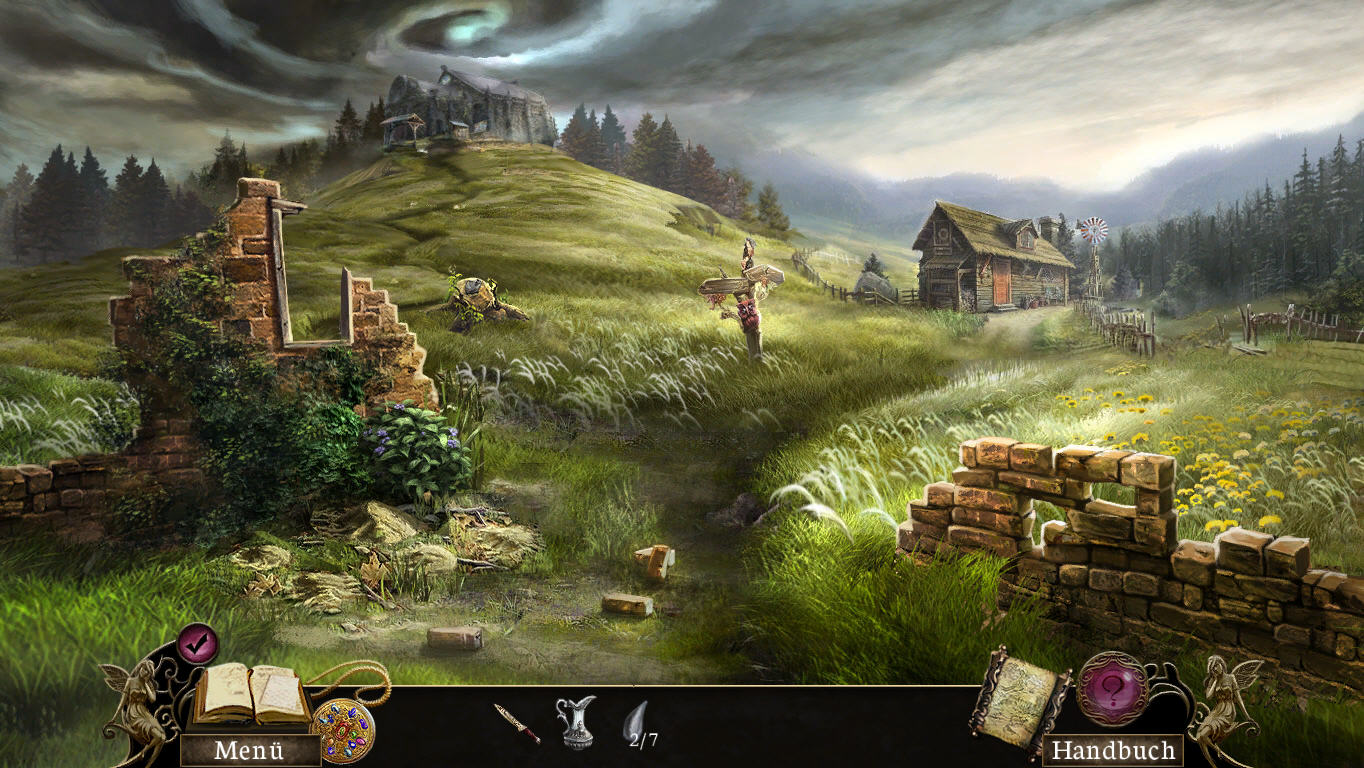Select the jeweled gold amulet

pos(343,731)
